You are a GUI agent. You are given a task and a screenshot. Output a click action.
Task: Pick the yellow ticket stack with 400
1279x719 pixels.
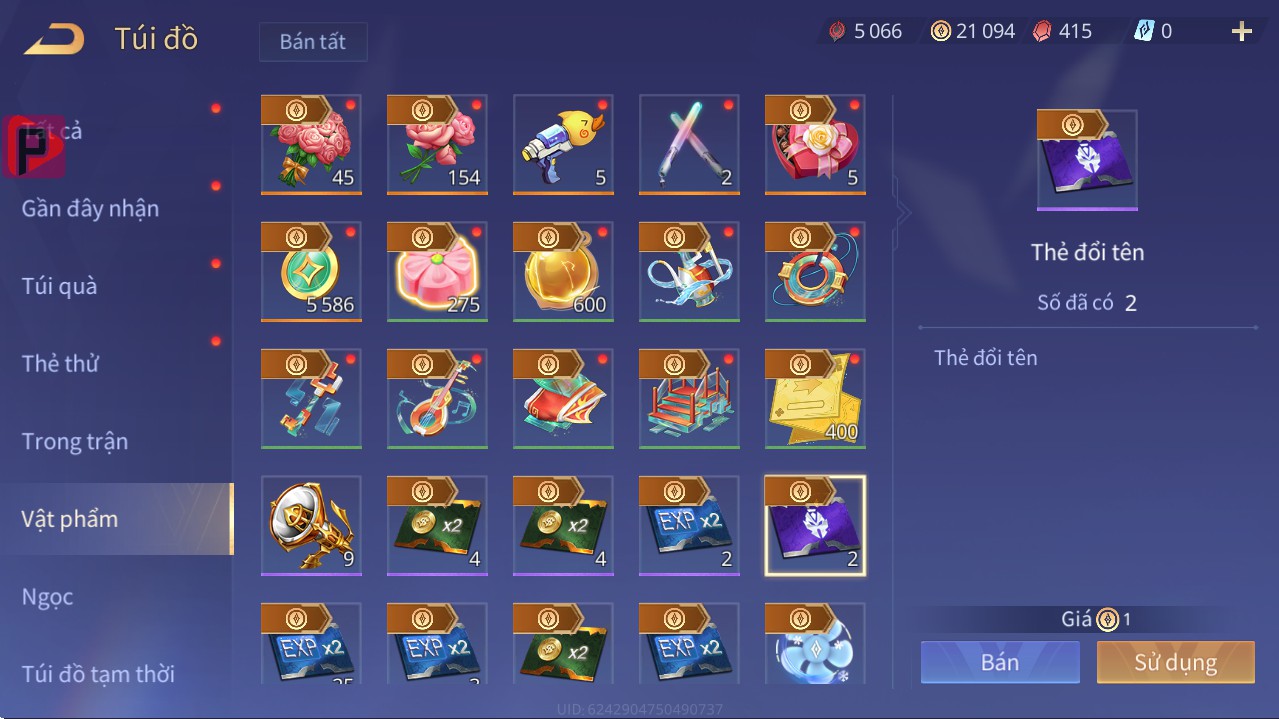pos(815,399)
